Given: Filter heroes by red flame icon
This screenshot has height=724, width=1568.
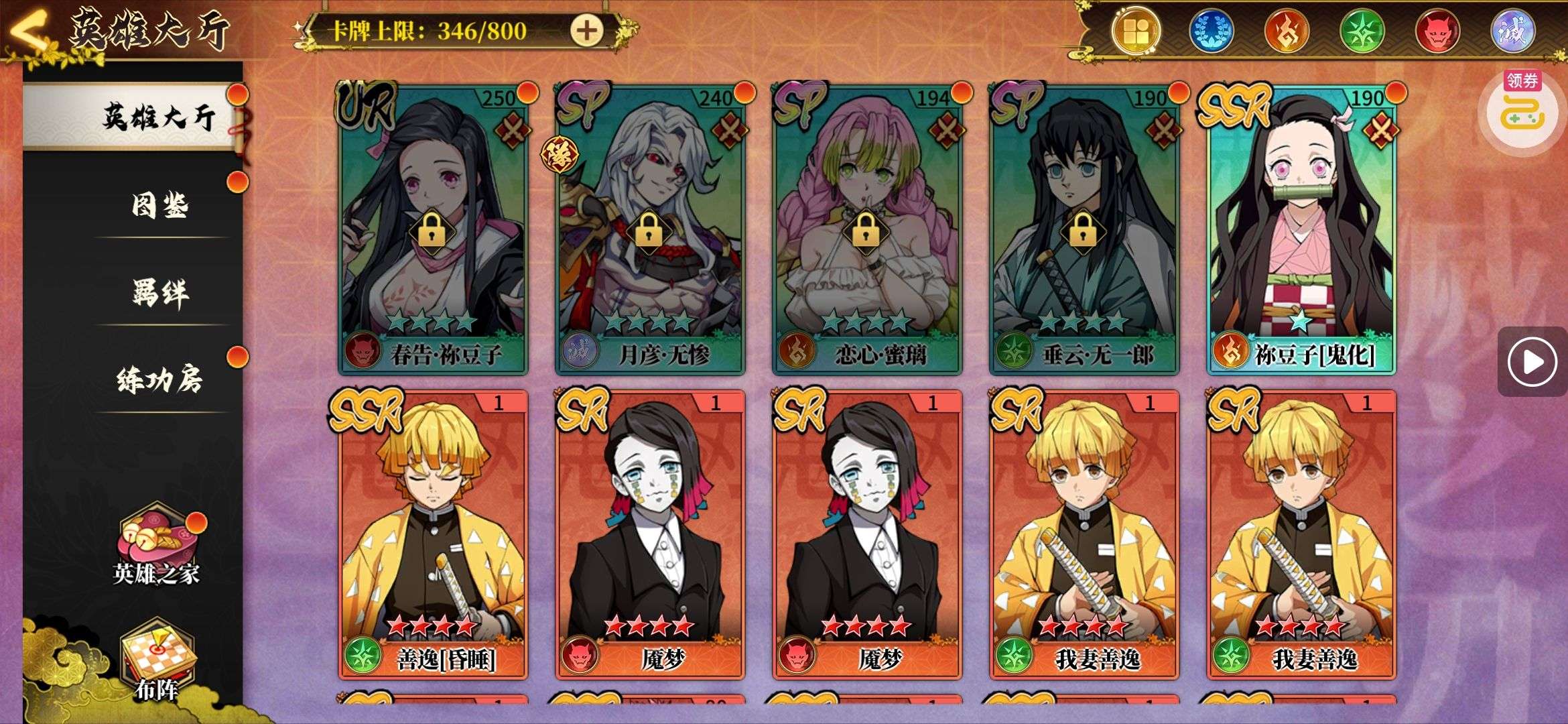Looking at the screenshot, I should 1287,31.
